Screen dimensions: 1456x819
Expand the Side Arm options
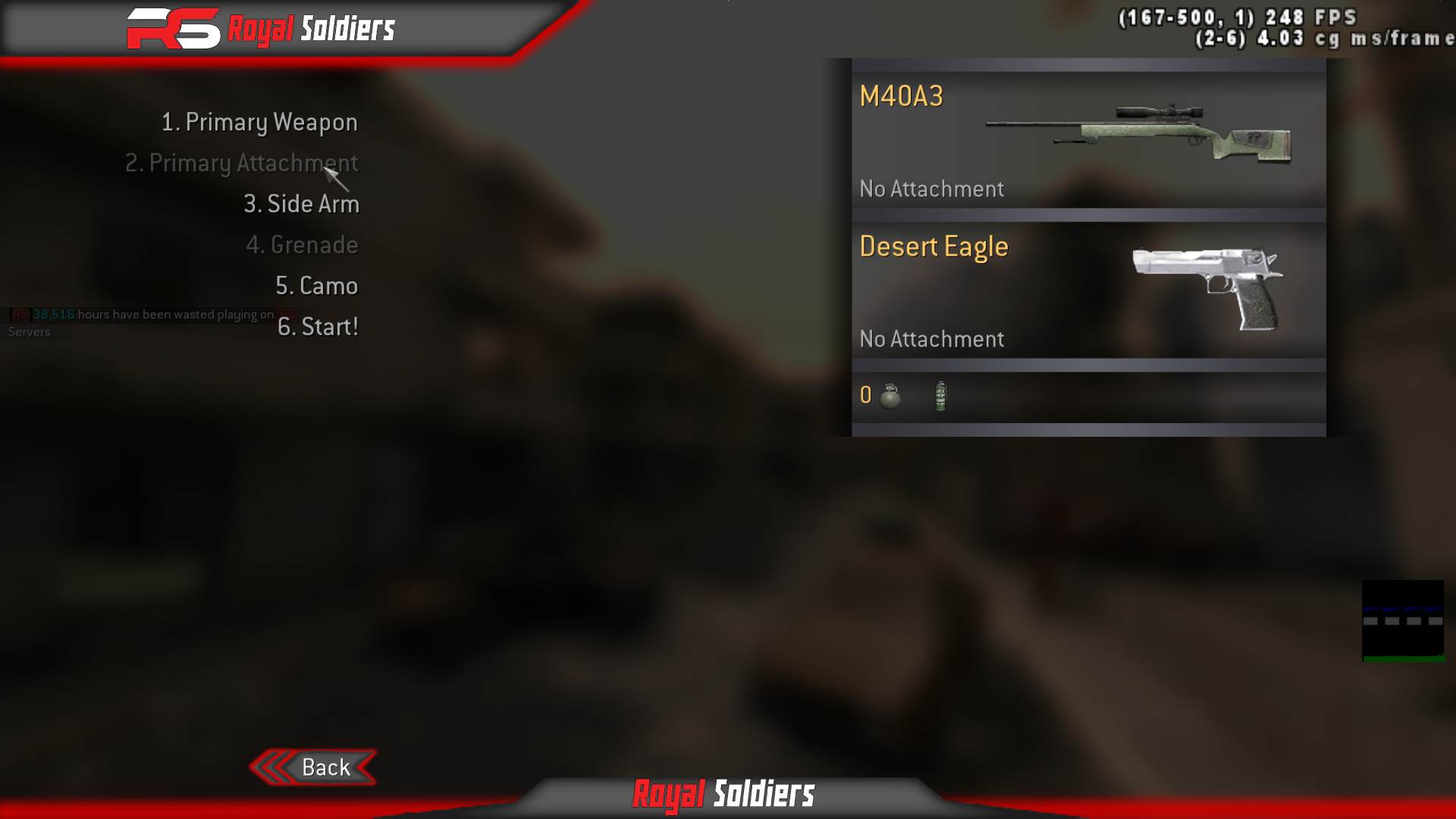[x=302, y=203]
